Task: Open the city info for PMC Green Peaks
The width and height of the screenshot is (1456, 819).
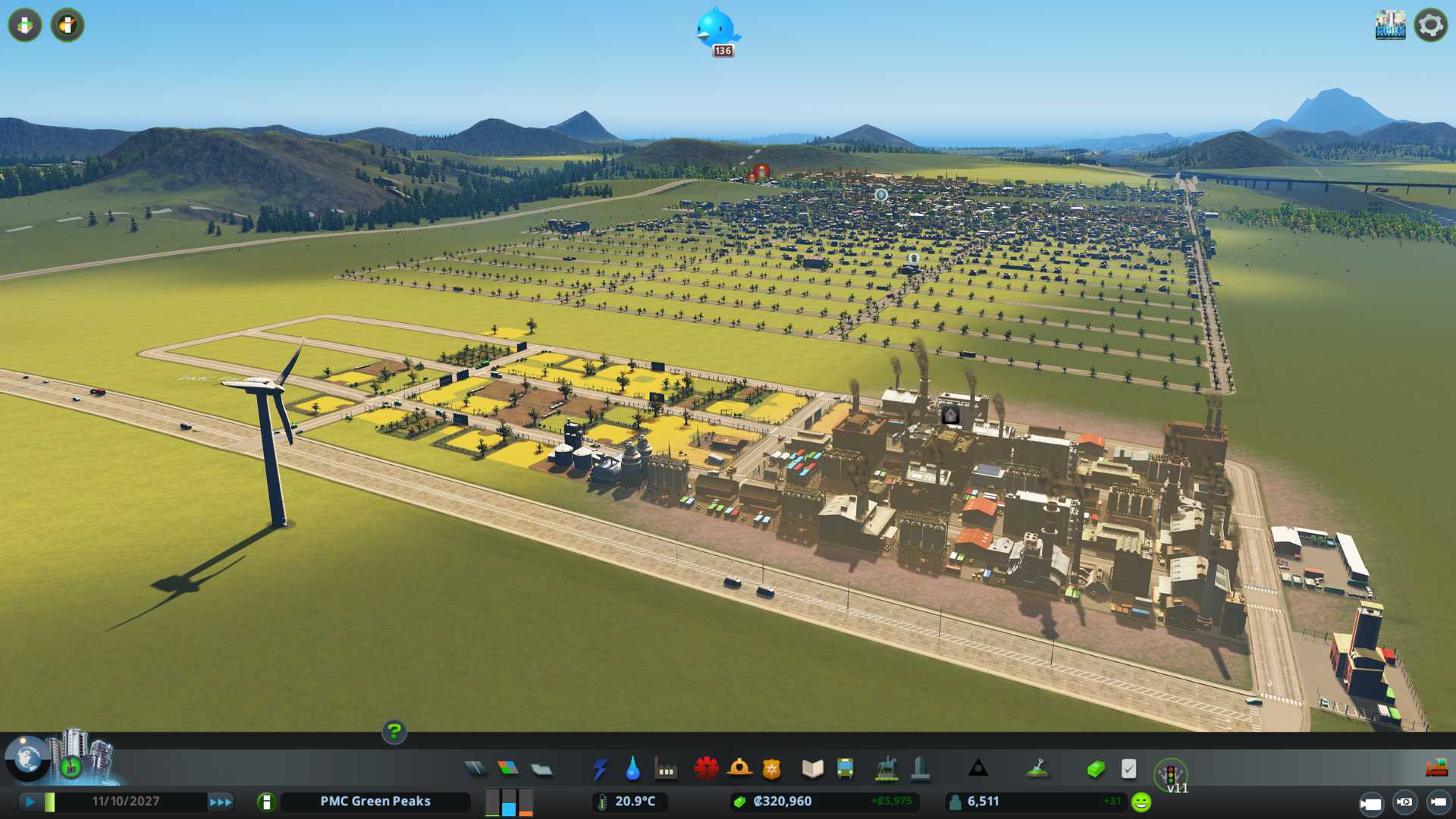Action: pyautogui.click(x=266, y=802)
